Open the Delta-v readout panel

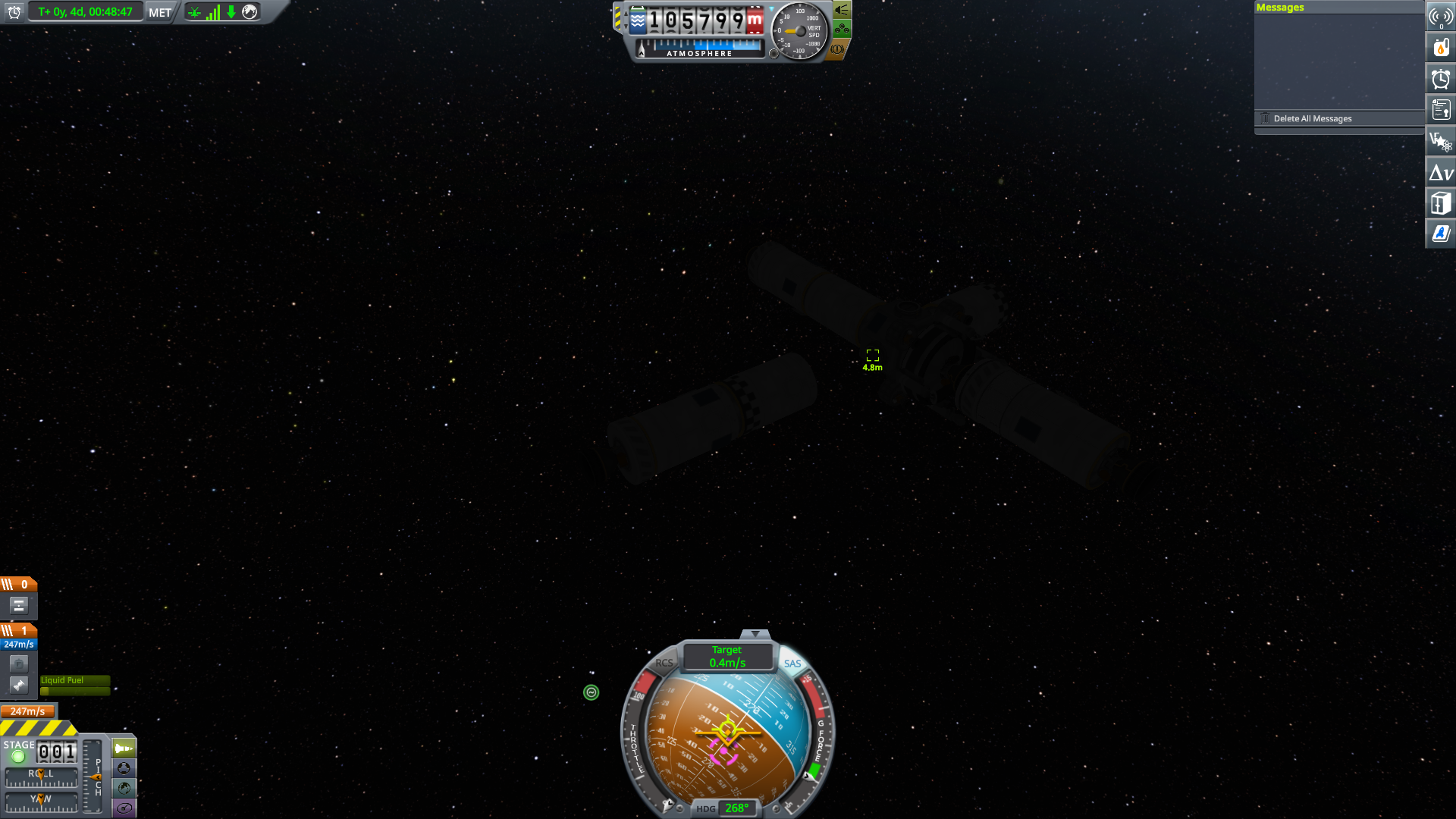click(1440, 171)
